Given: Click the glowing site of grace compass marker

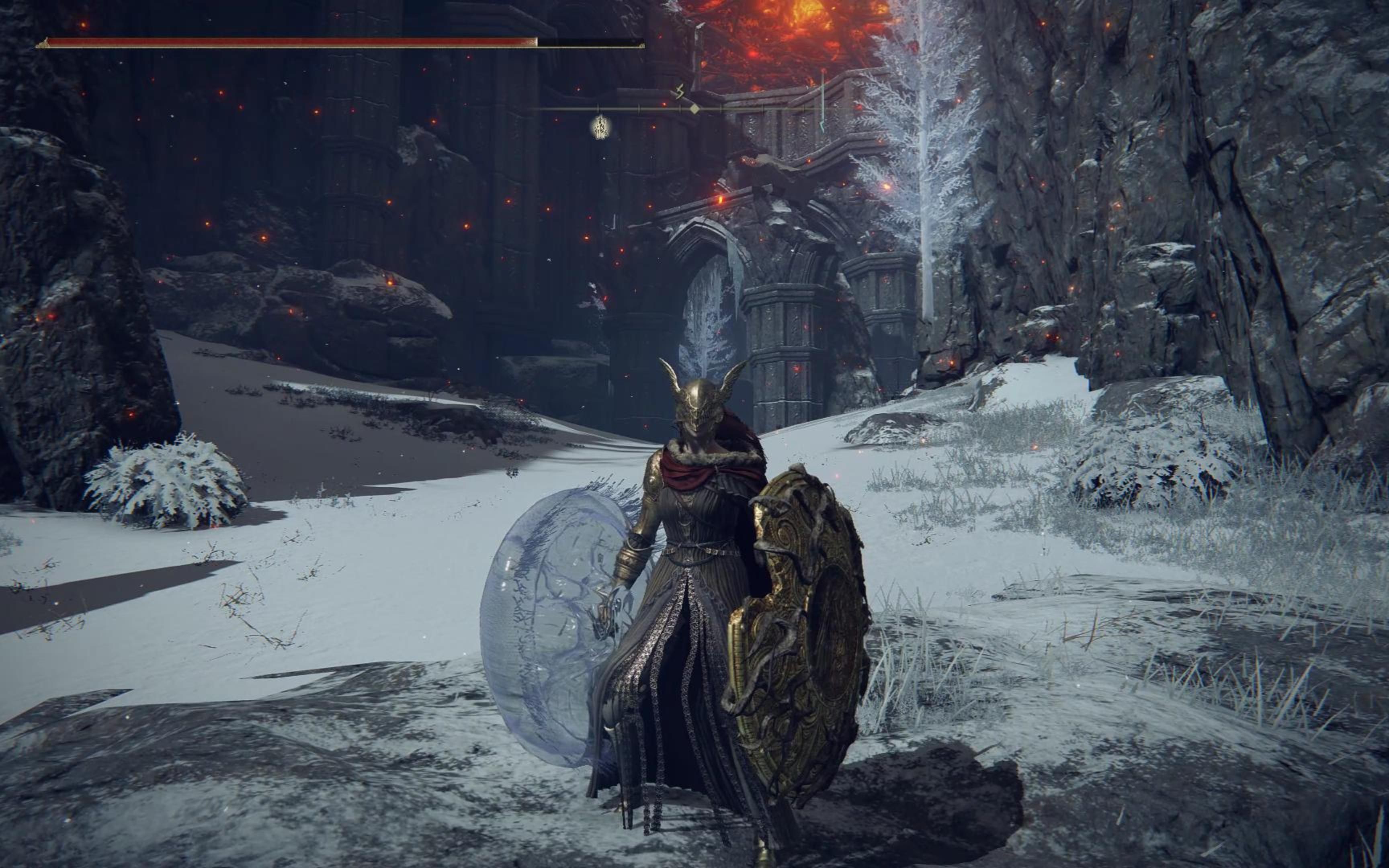Looking at the screenshot, I should (601, 127).
